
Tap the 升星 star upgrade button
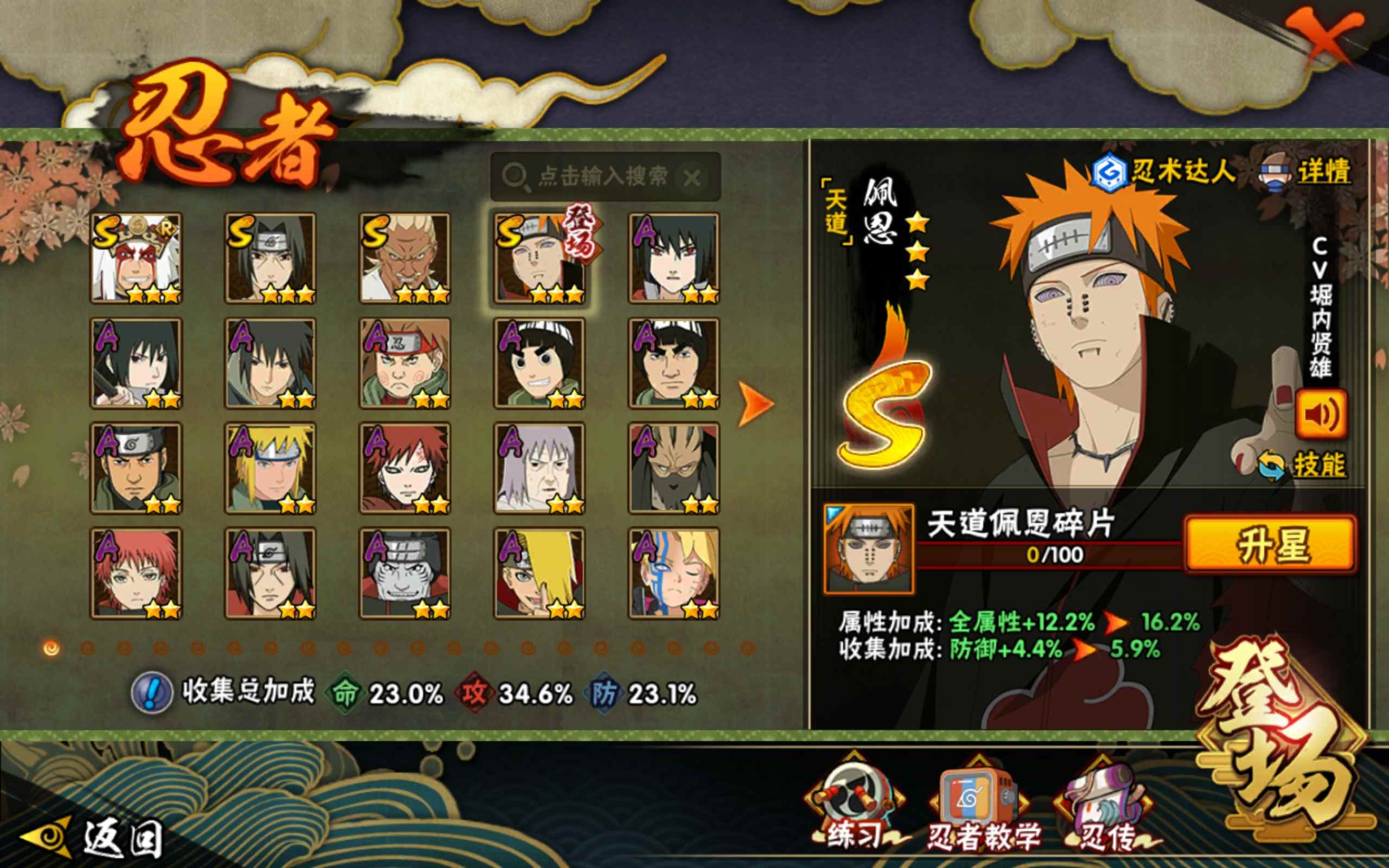pos(1271,544)
